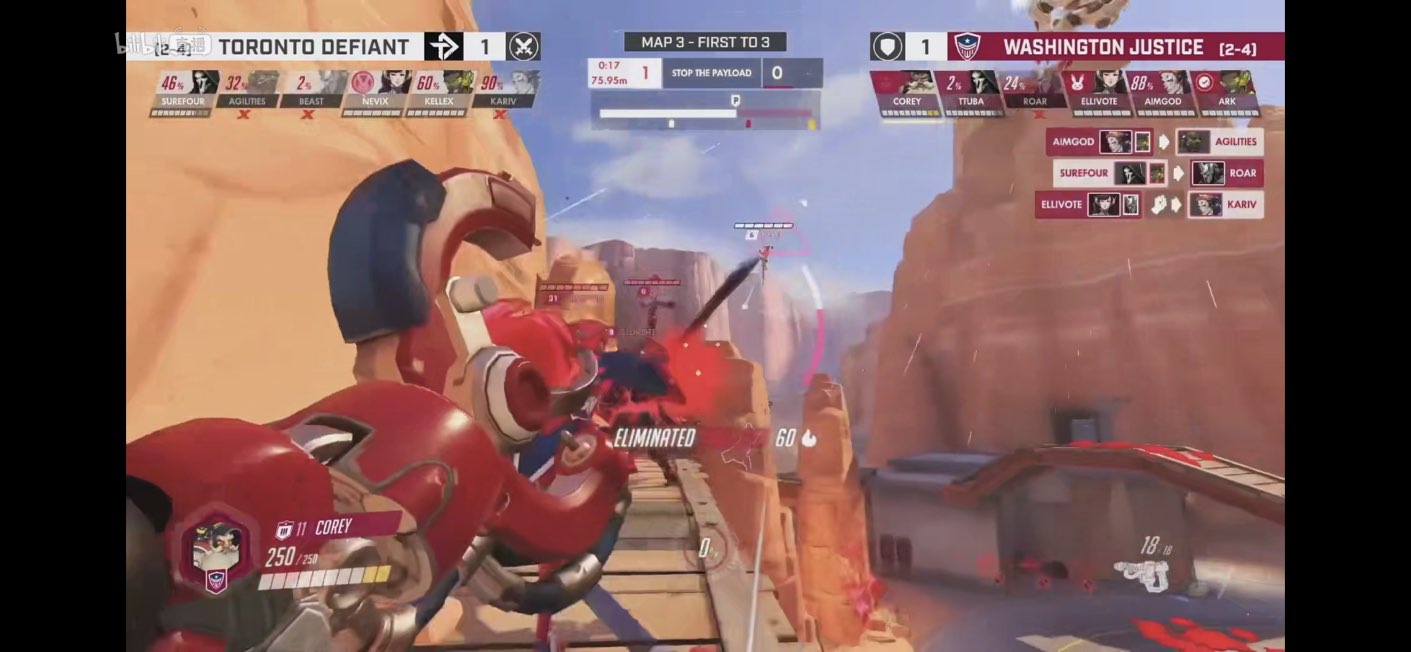This screenshot has width=1411, height=652.
Task: Click Corey's hero portrait hexagon
Action: (215, 548)
